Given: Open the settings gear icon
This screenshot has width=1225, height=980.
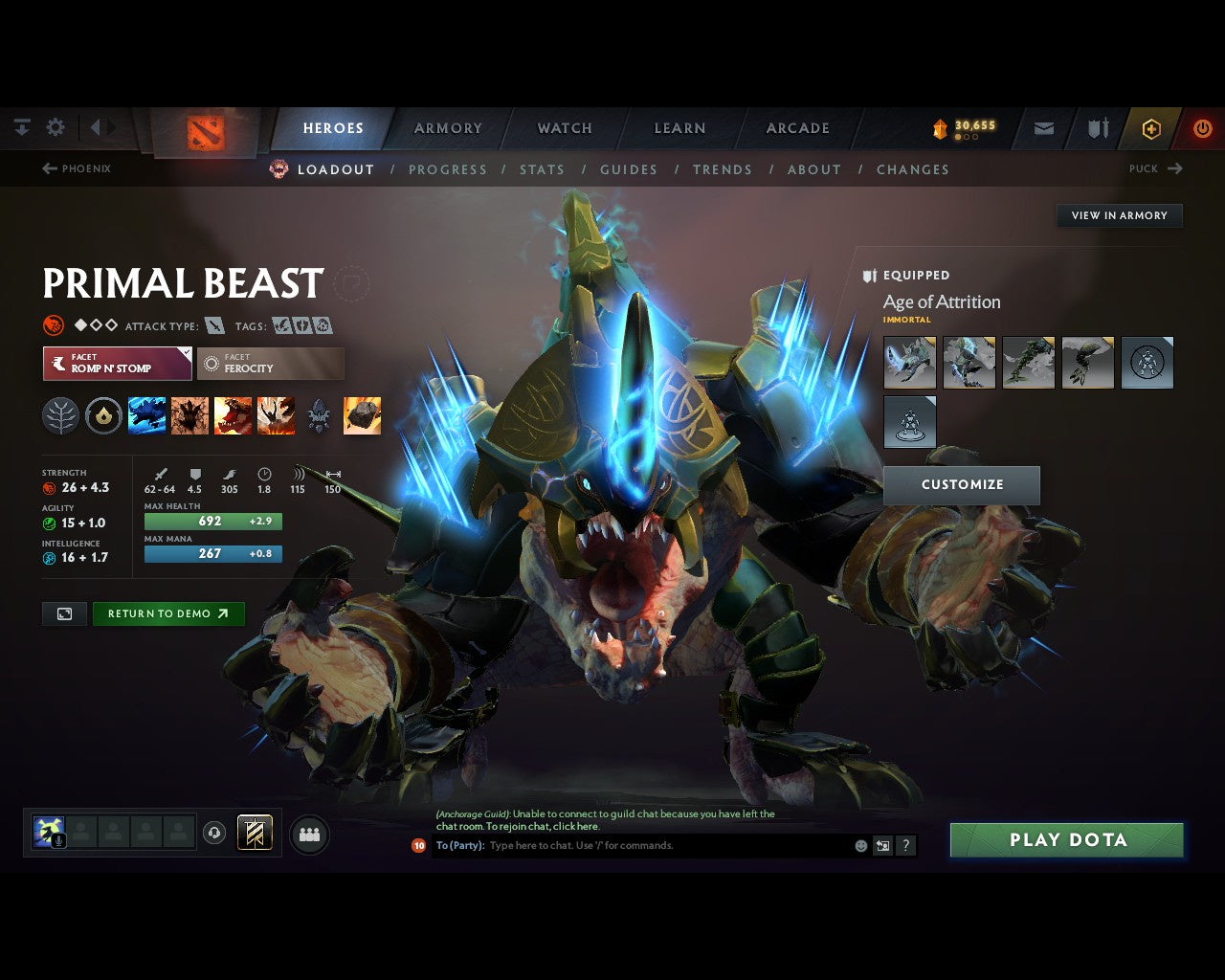Looking at the screenshot, I should (x=56, y=127).
